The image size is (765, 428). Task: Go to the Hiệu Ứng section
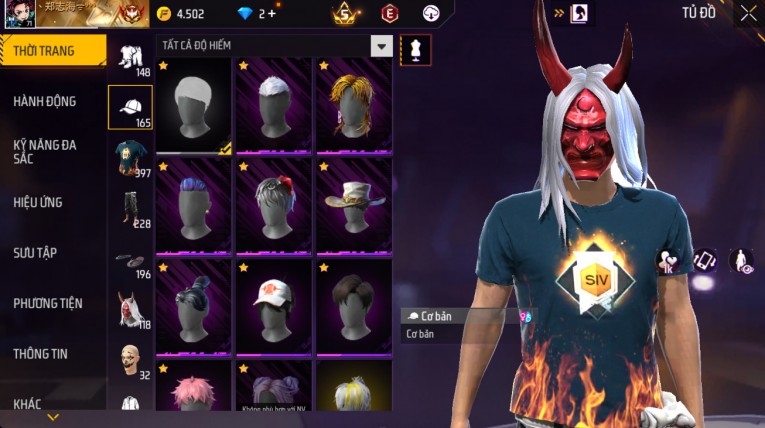38,202
